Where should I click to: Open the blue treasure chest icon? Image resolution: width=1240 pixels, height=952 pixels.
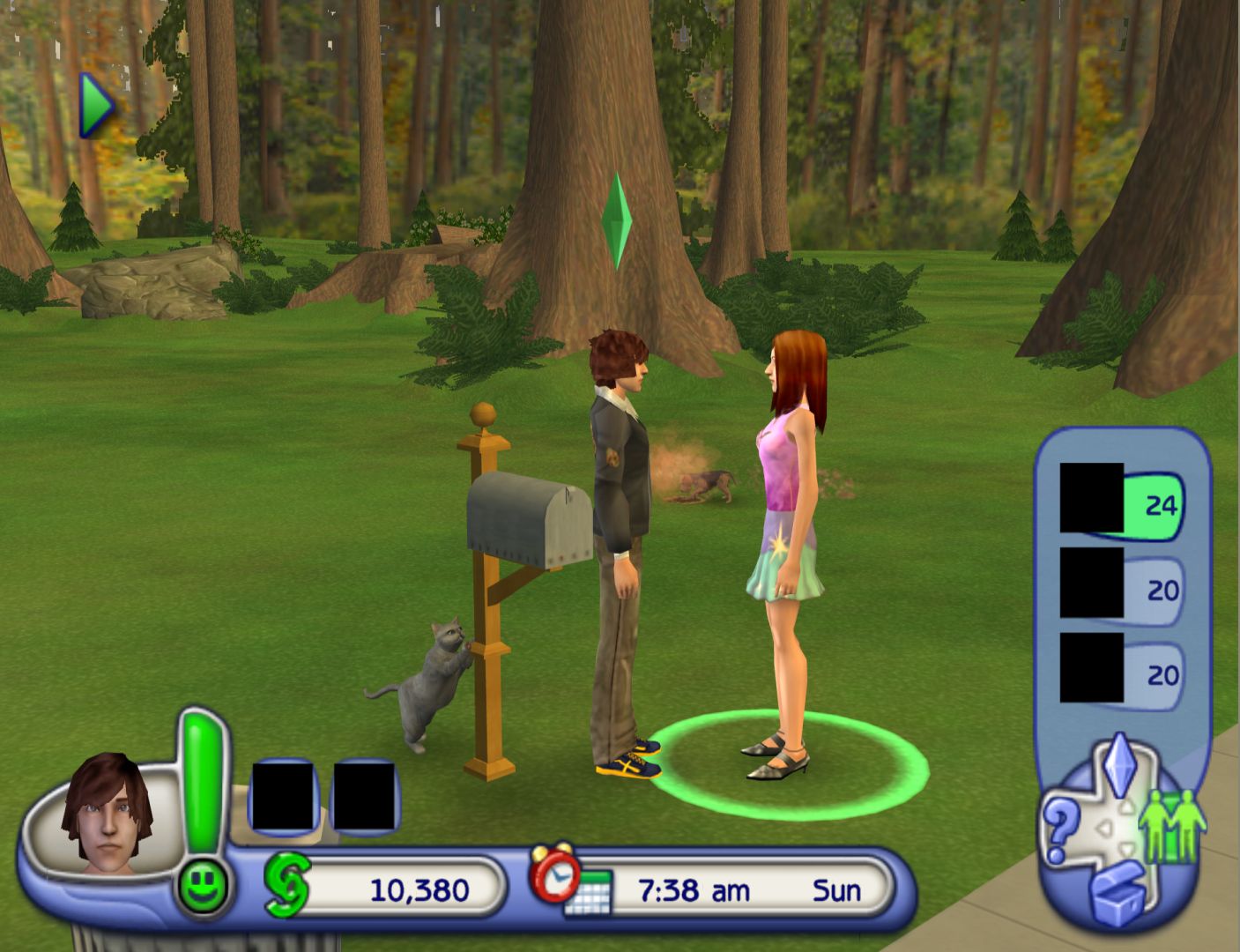(x=1117, y=894)
